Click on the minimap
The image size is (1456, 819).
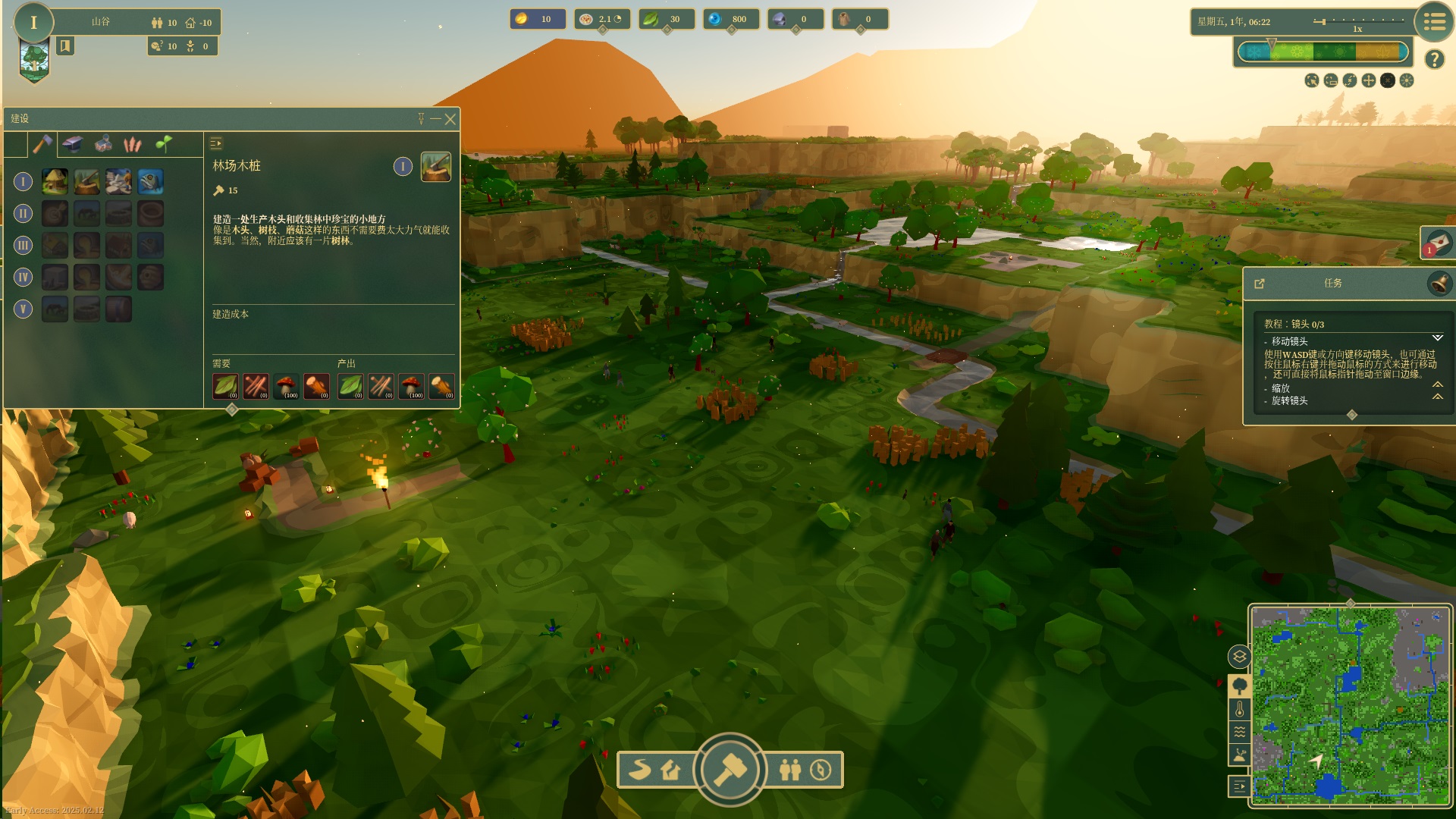[1350, 704]
